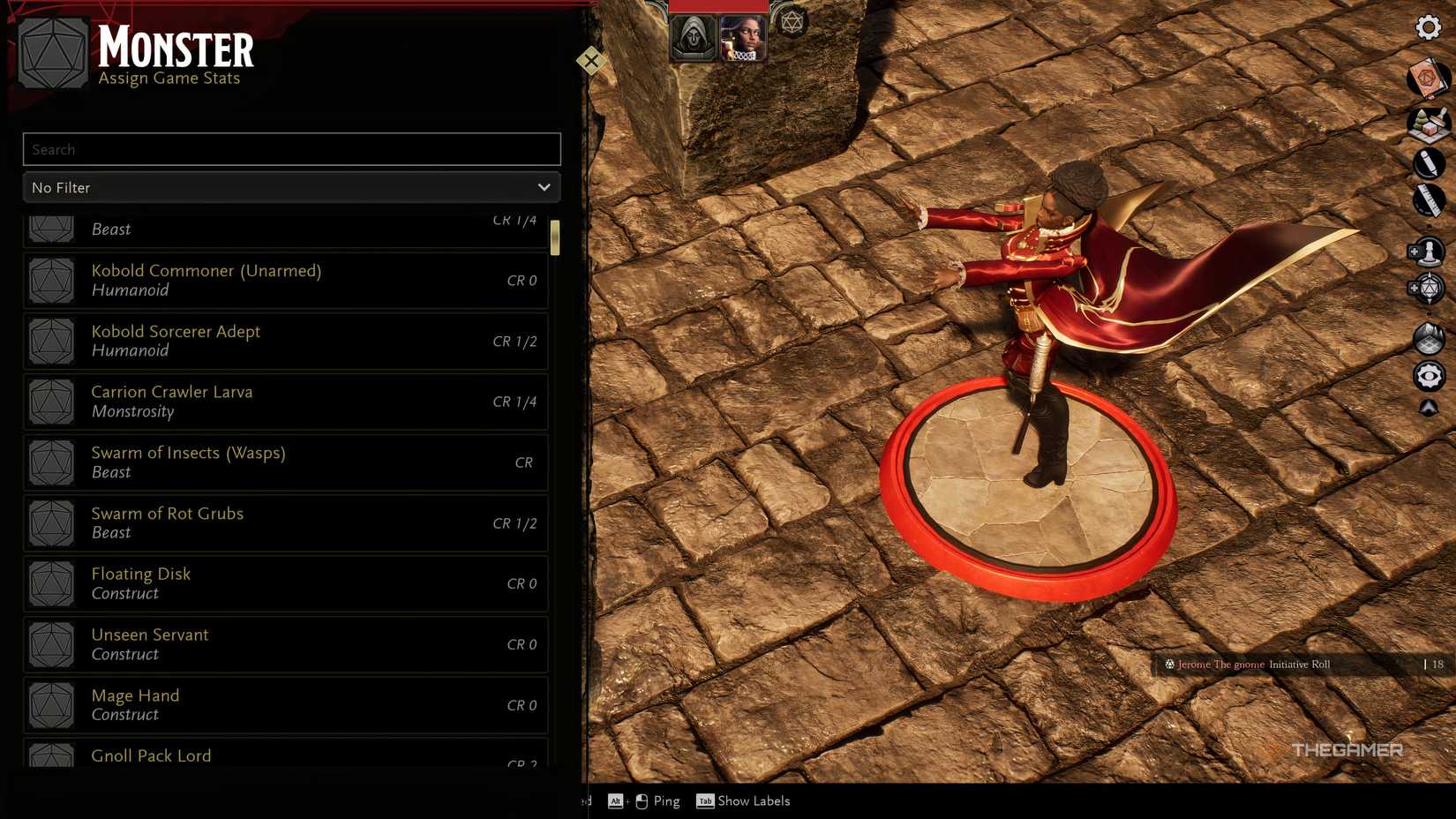1456x819 pixels.
Task: Choose Floating Disk construct
Action: 284,582
